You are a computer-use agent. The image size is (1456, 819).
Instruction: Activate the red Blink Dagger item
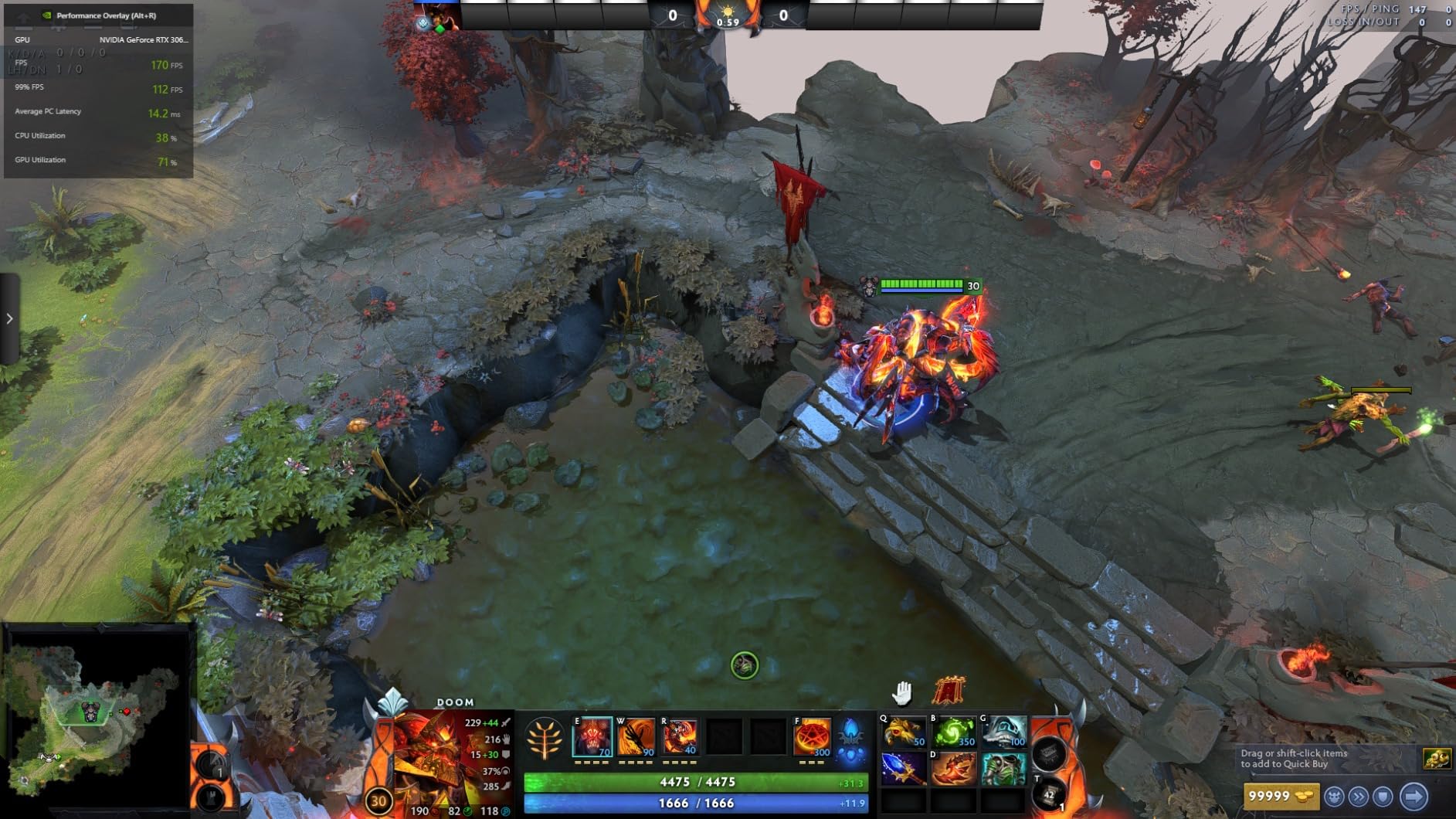click(x=953, y=769)
